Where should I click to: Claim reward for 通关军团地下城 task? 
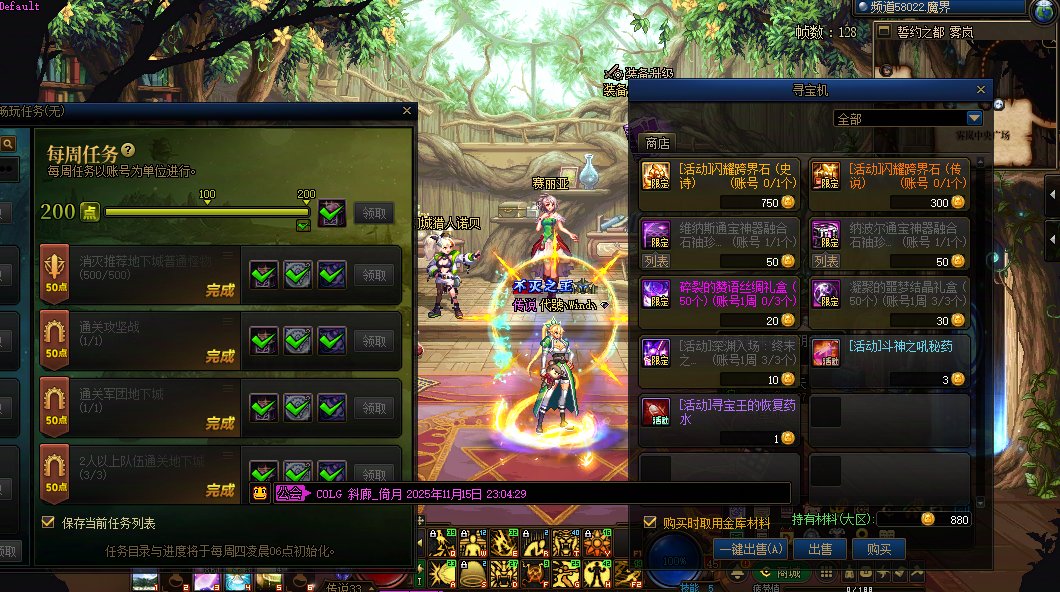[x=373, y=407]
